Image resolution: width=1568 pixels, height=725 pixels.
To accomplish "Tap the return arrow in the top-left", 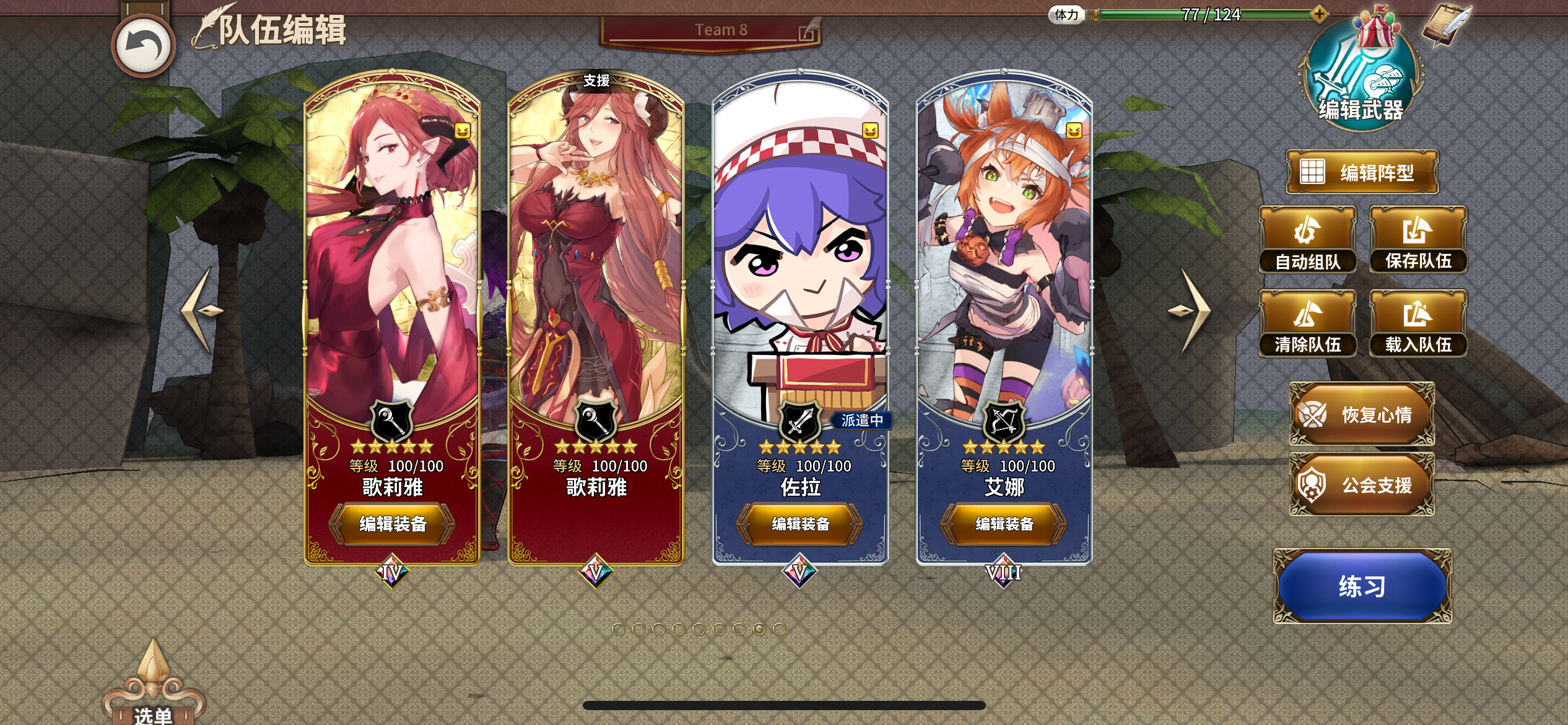I will point(143,45).
